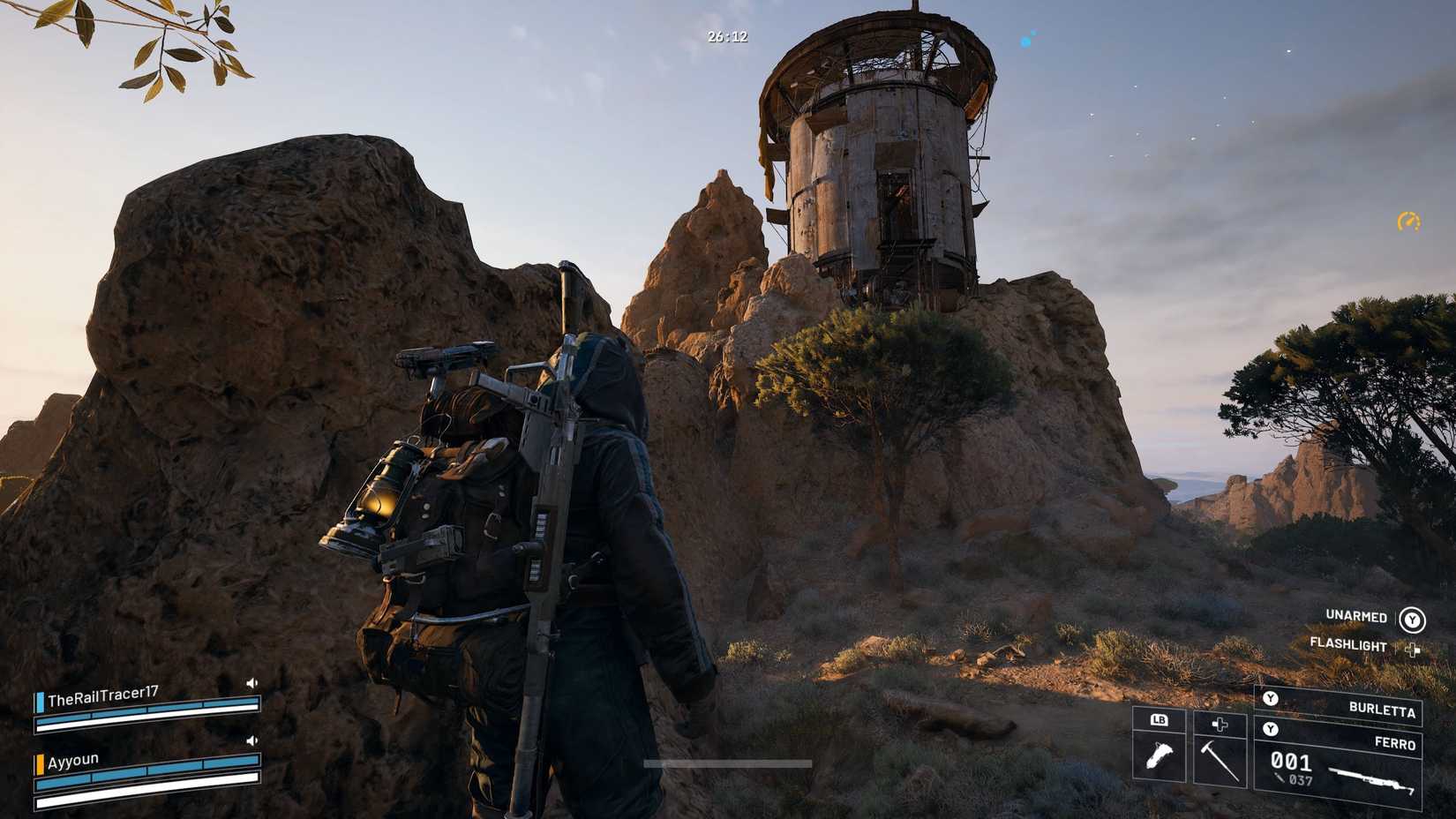Toggle the FLASHLIGHT entry in the HUD

[1348, 645]
